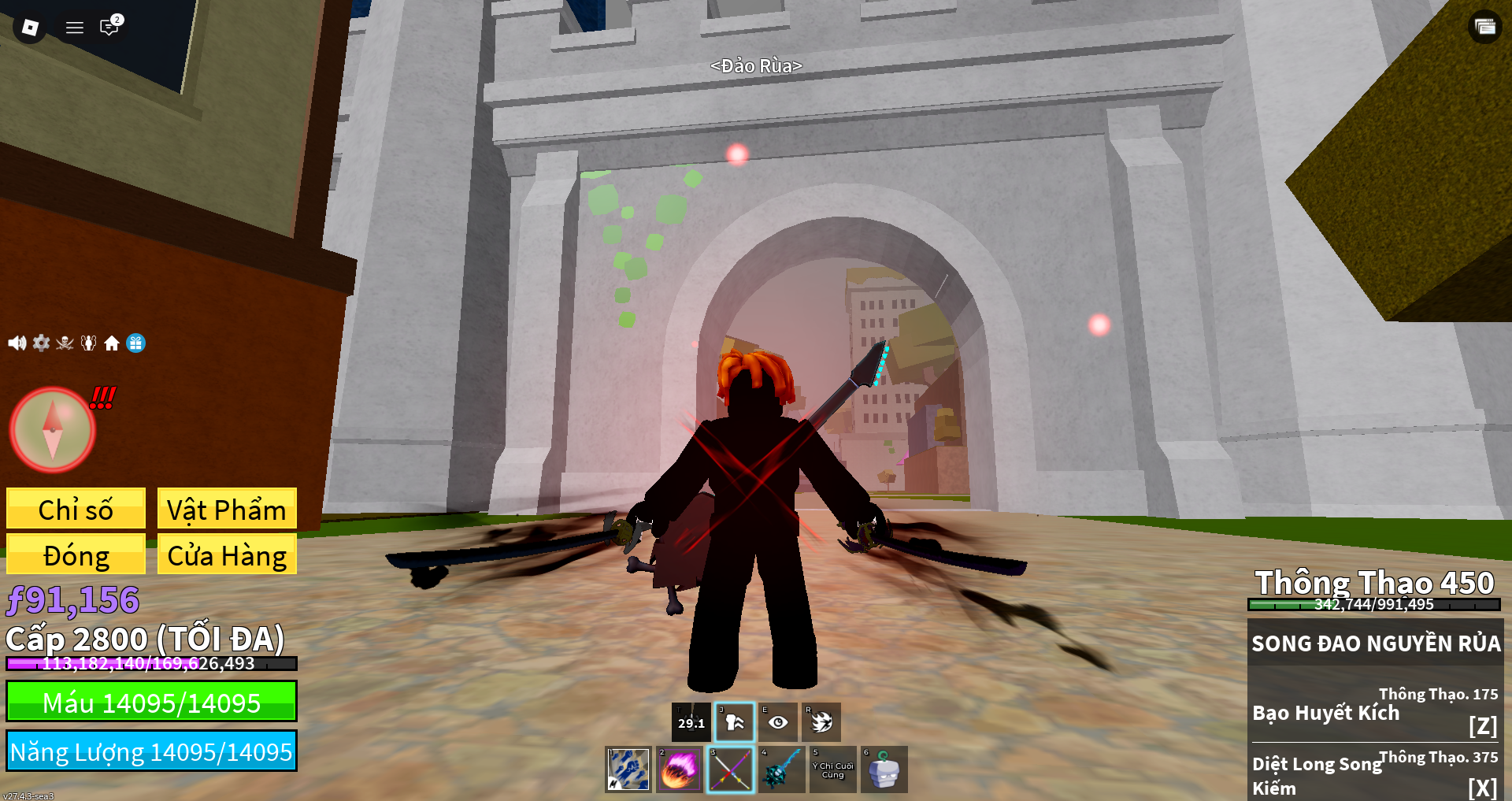The width and height of the screenshot is (1512, 801).
Task: Open the crew members icon
Action: [88, 343]
